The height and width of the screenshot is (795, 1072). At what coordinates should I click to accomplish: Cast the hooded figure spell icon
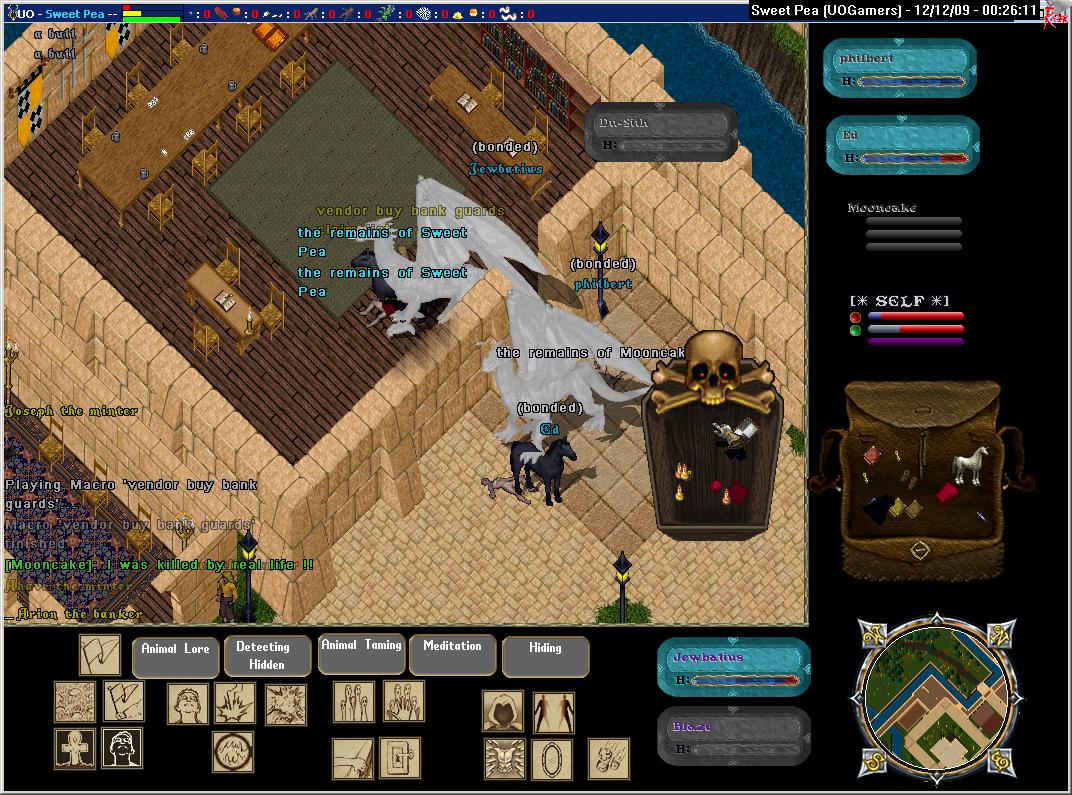503,711
